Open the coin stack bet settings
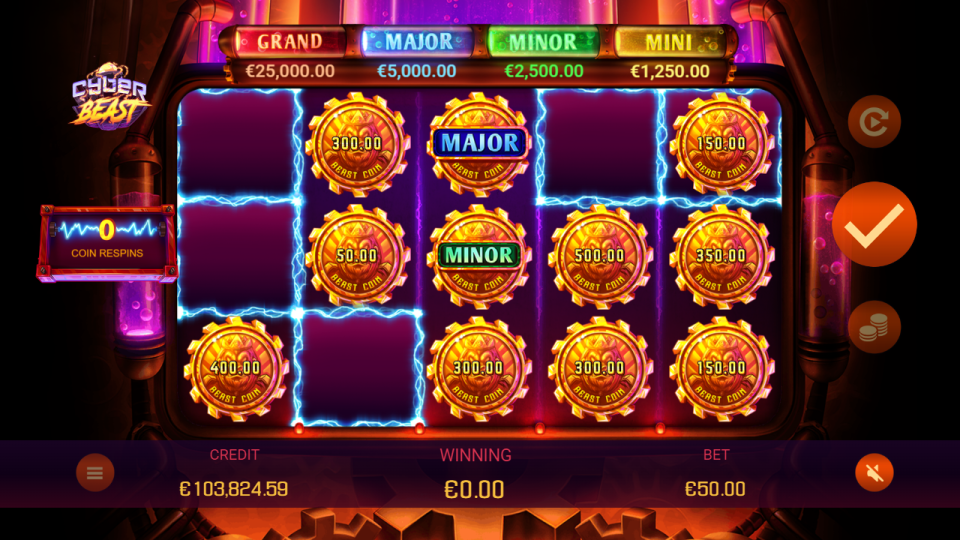The height and width of the screenshot is (540, 960). coord(874,328)
